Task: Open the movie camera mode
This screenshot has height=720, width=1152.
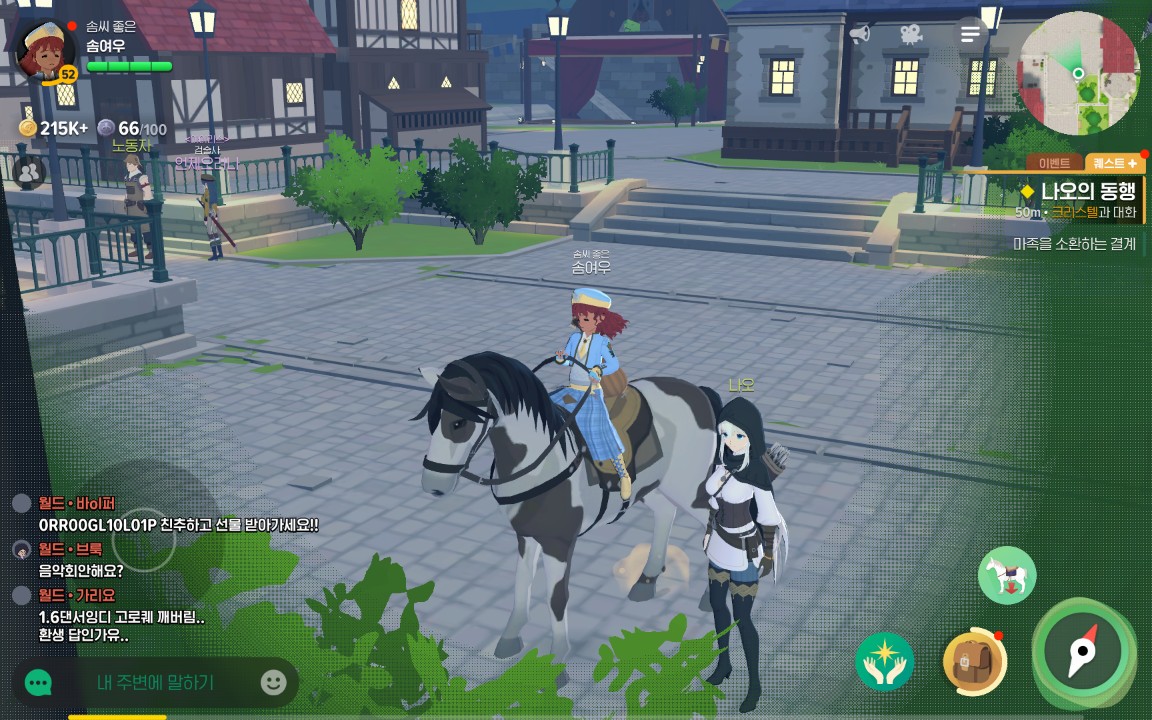Action: [x=910, y=34]
